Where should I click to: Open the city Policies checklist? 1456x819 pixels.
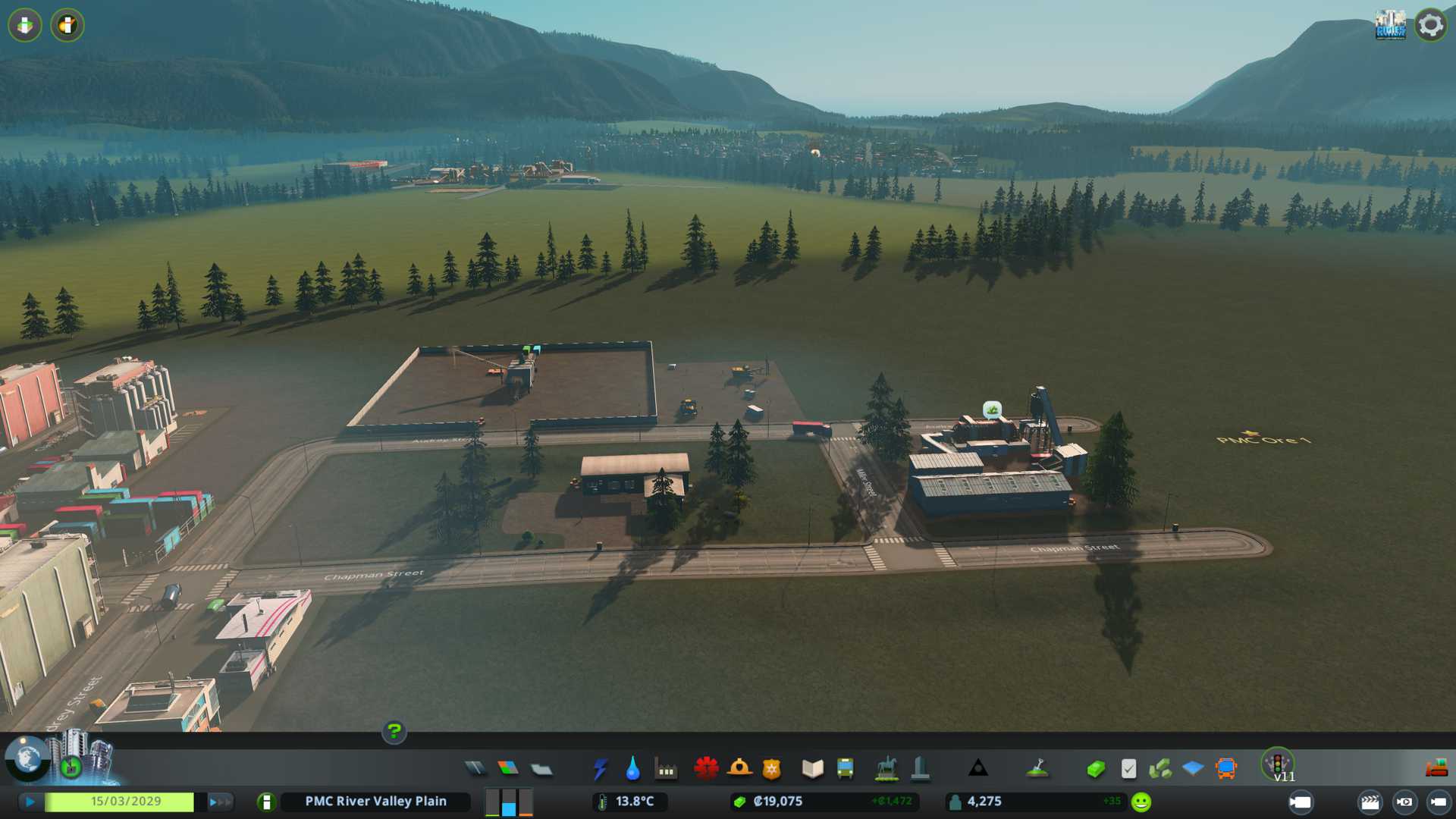click(x=1128, y=769)
